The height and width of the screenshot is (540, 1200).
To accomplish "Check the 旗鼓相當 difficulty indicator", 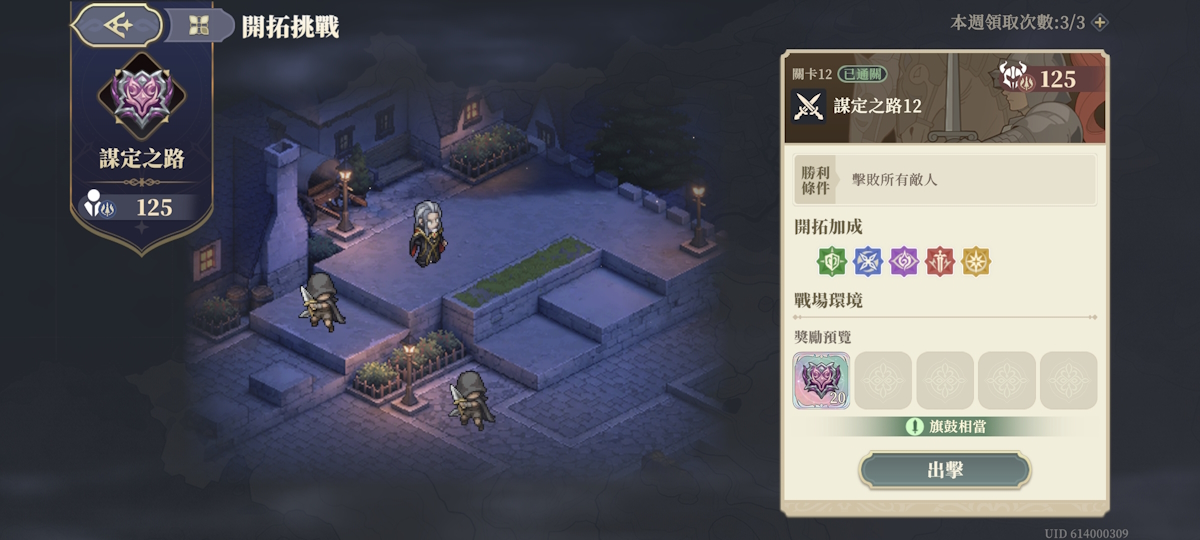I will tap(946, 427).
